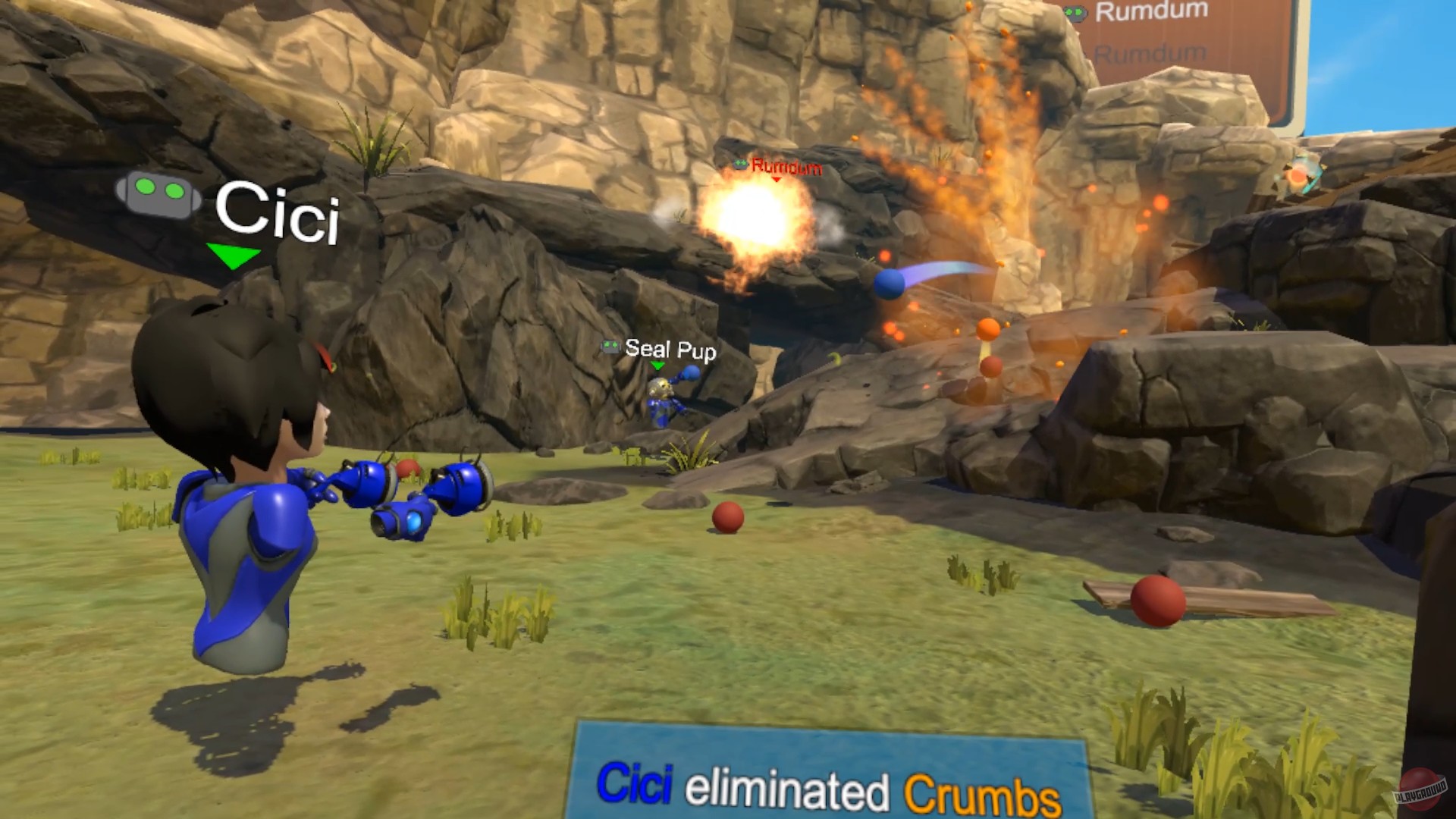Click the robot icon next to Rumdum's red nametag
1456x819 pixels.
[x=741, y=165]
